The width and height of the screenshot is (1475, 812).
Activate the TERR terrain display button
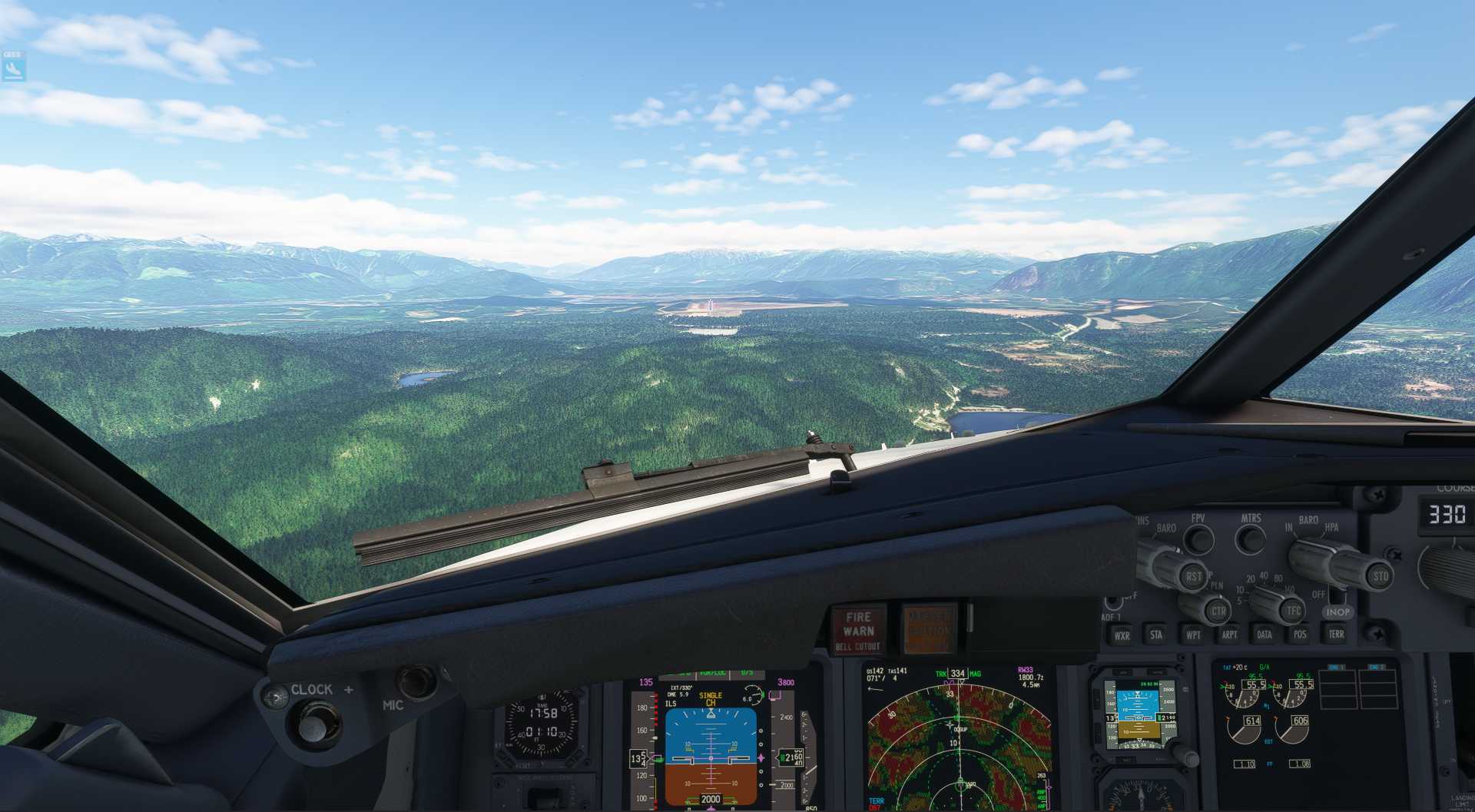click(1337, 633)
